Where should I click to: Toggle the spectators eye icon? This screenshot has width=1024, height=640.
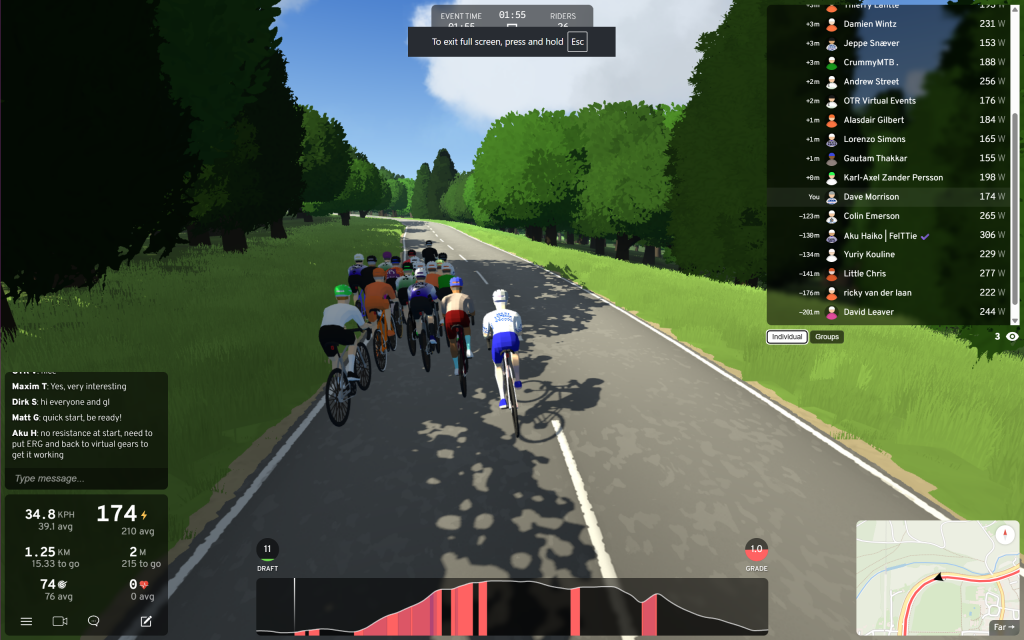click(x=1012, y=337)
